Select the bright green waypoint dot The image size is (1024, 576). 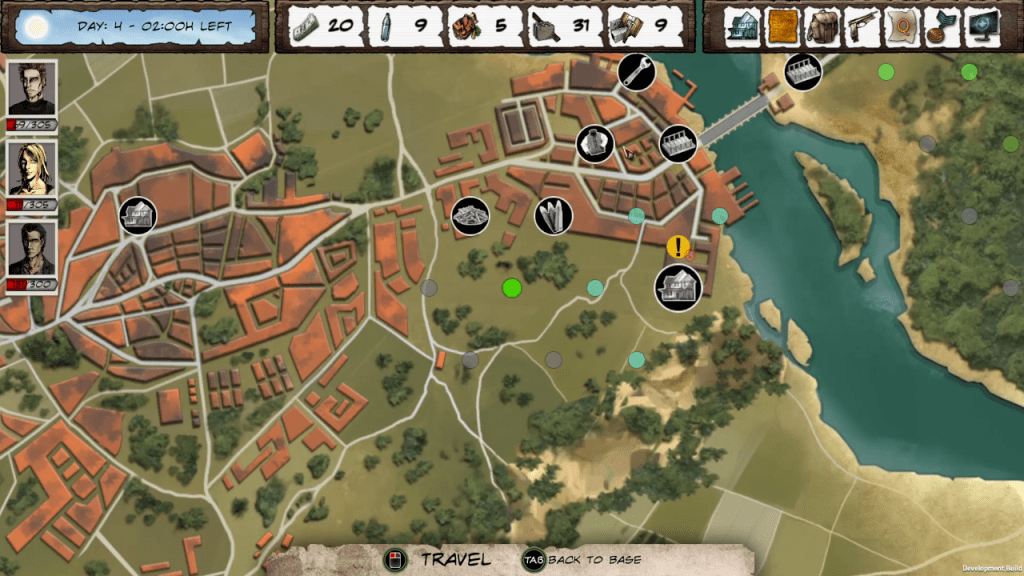(512, 288)
